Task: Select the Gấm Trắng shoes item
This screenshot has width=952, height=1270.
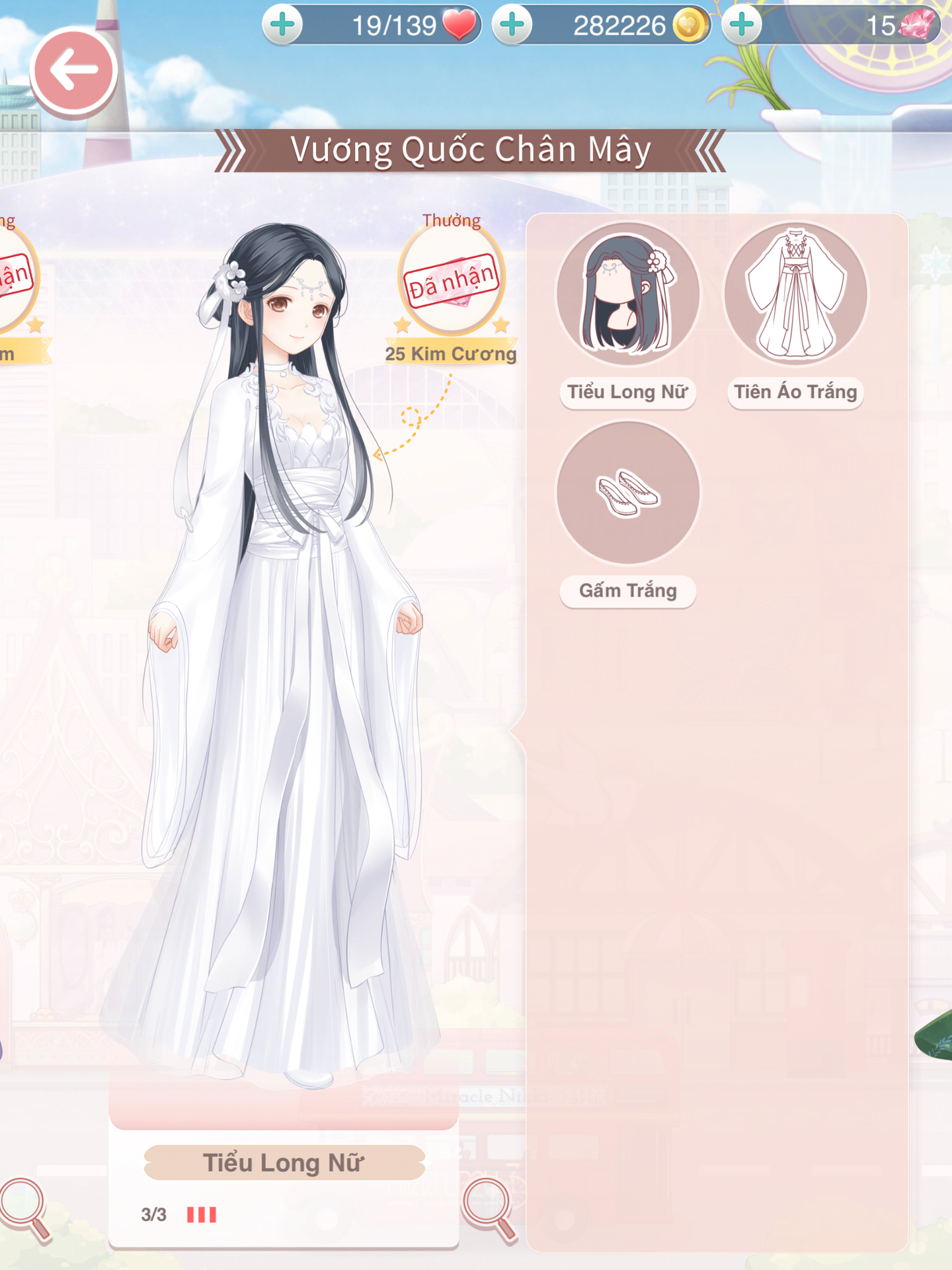Action: pos(627,493)
